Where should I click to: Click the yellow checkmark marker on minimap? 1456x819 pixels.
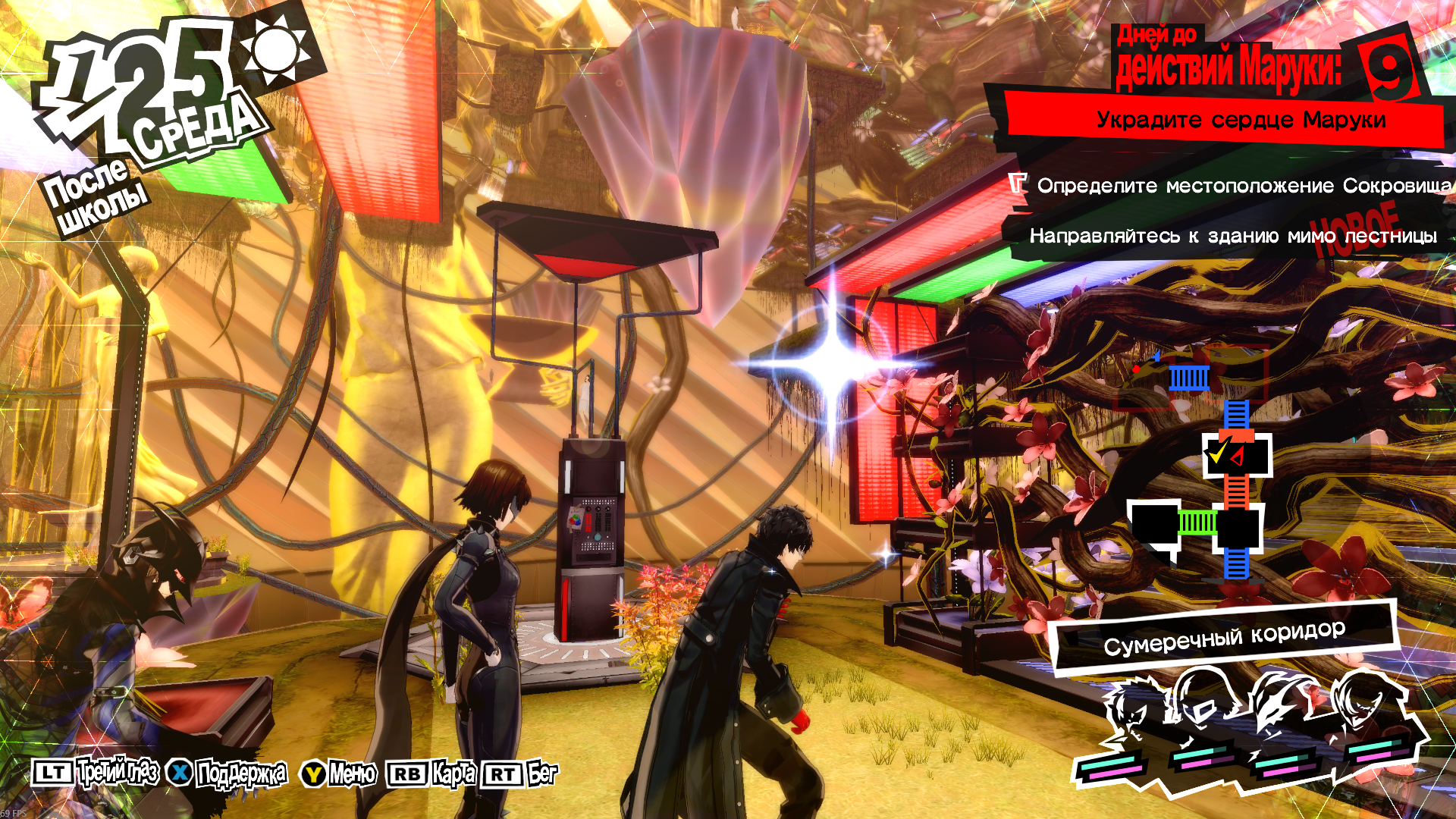pos(1217,453)
